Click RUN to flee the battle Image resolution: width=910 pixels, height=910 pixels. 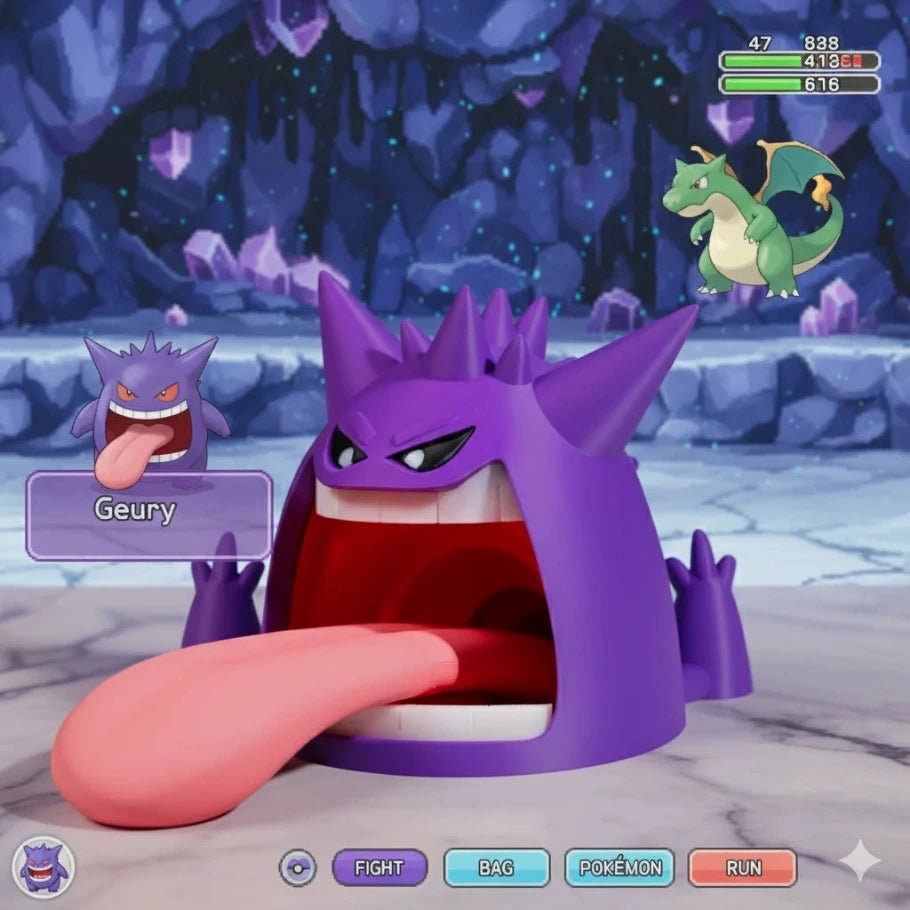click(x=742, y=868)
